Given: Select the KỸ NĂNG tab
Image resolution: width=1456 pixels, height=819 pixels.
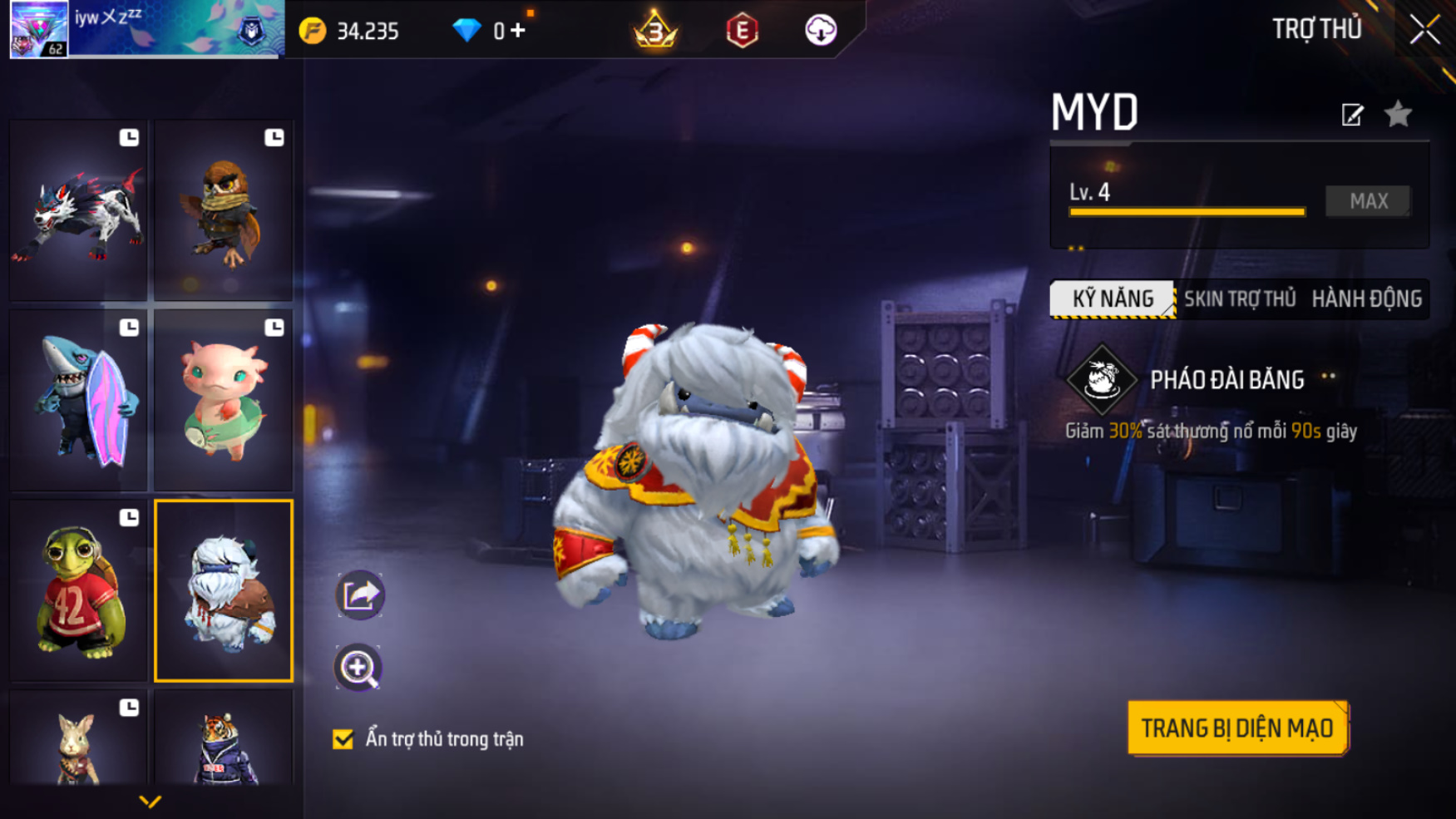Looking at the screenshot, I should pyautogui.click(x=1113, y=299).
